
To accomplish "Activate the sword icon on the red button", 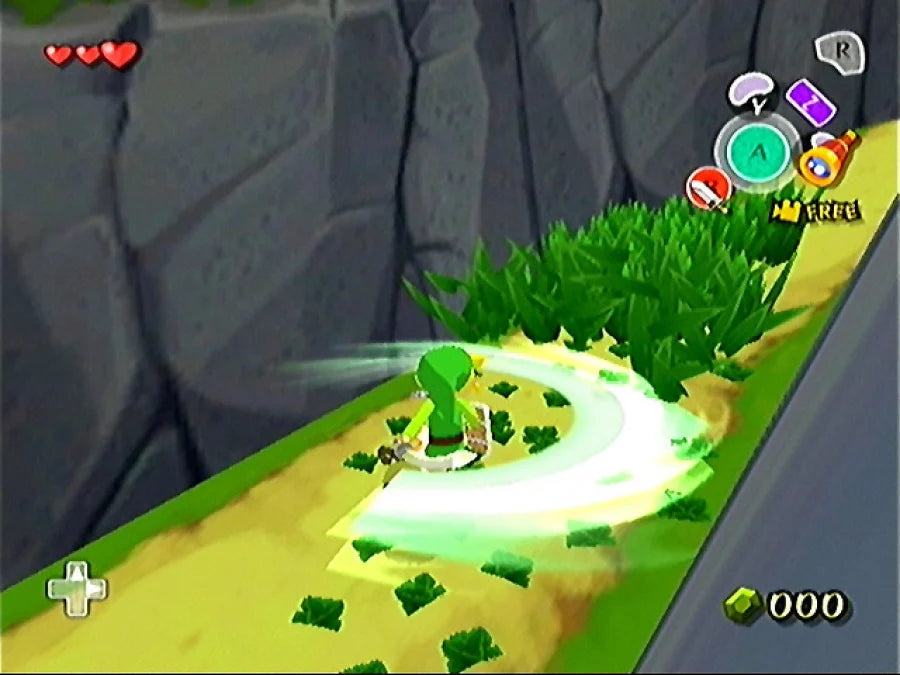I will pos(708,187).
